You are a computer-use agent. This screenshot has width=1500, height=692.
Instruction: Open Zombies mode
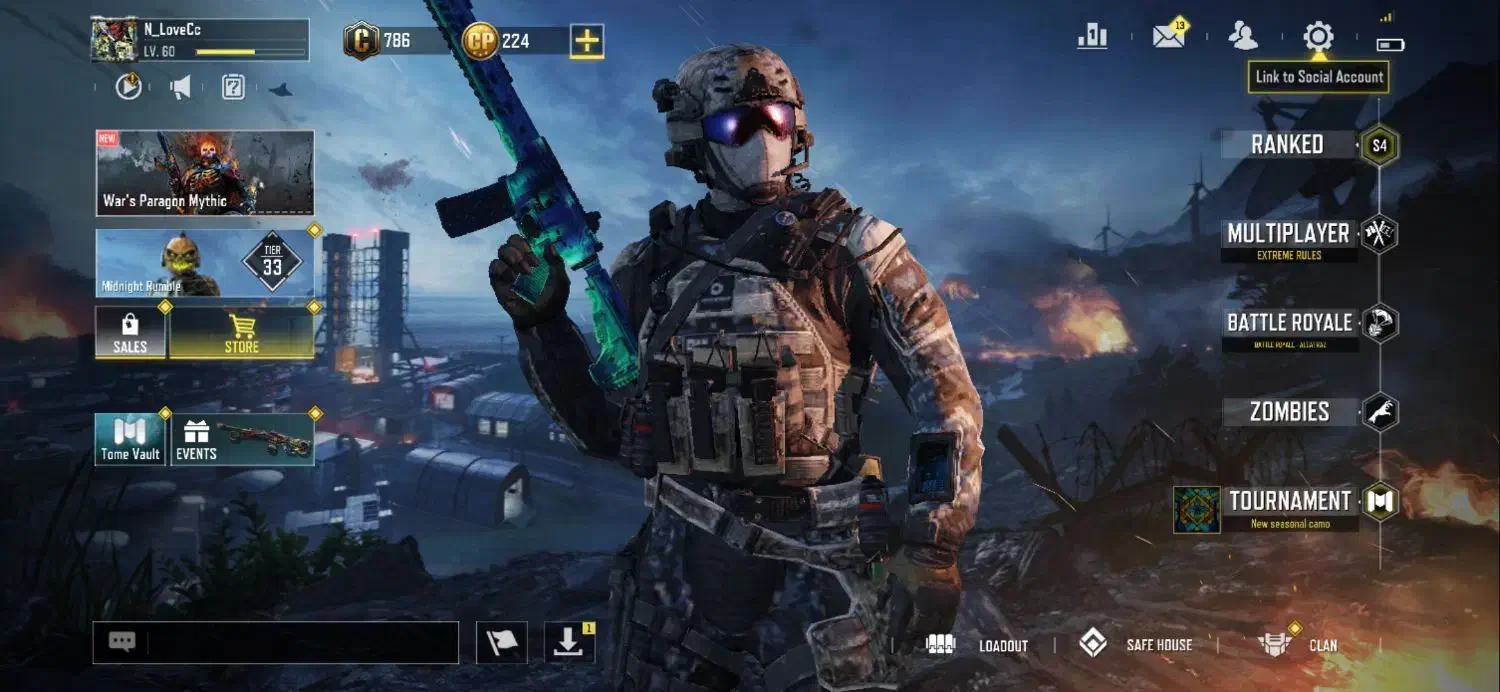[1289, 412]
